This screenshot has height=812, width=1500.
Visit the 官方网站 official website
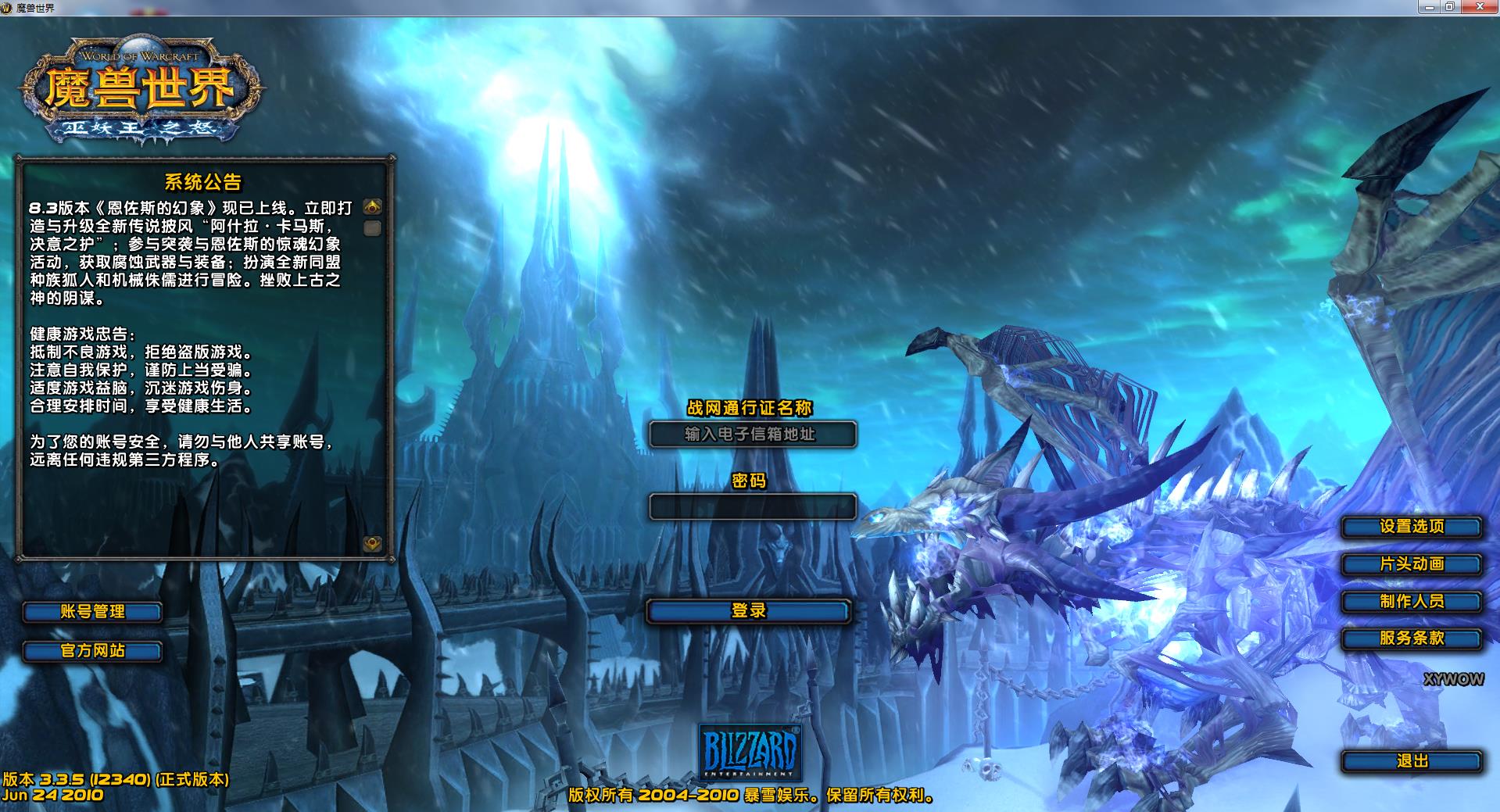(92, 651)
